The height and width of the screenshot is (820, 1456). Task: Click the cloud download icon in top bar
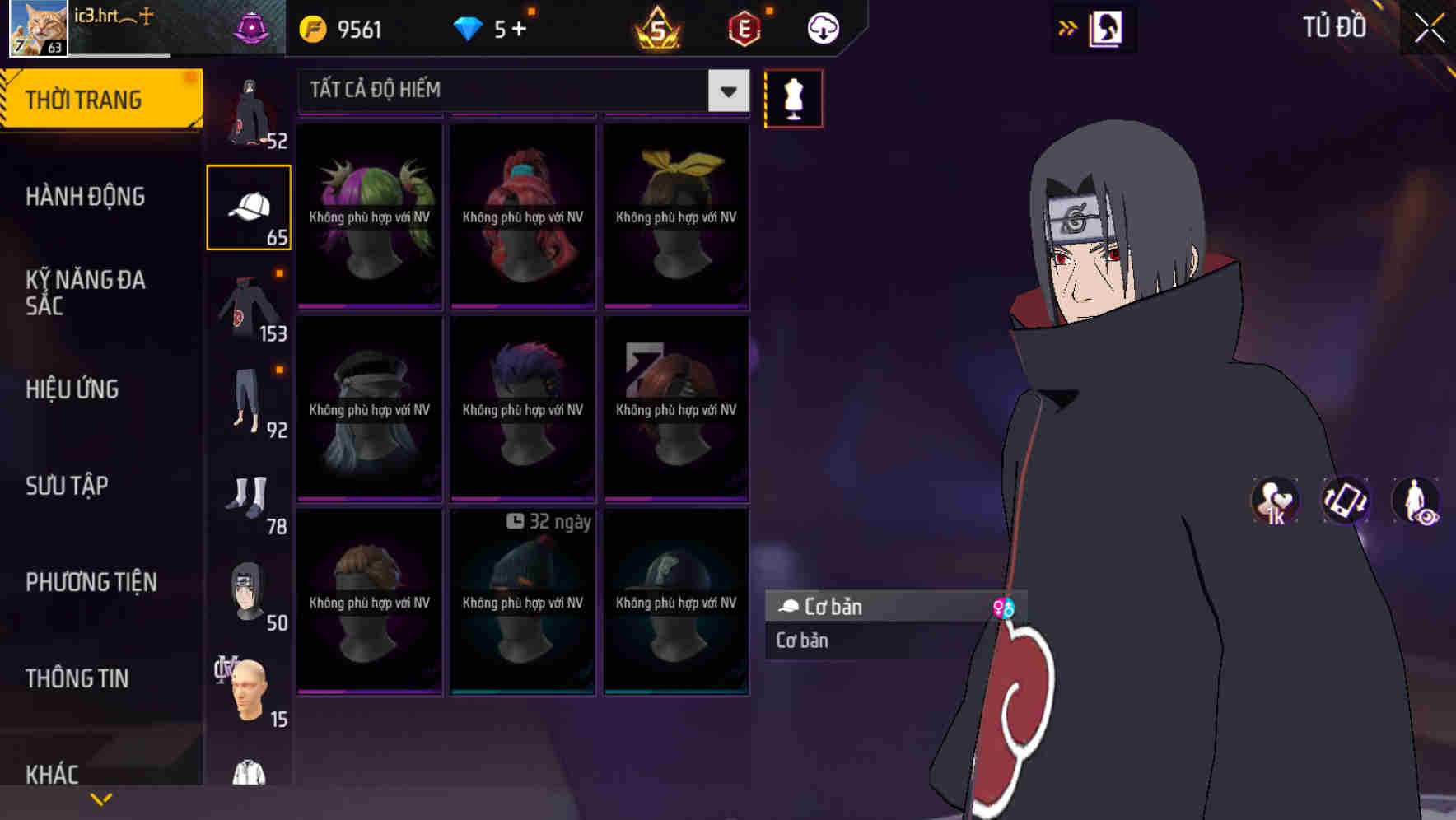(822, 27)
